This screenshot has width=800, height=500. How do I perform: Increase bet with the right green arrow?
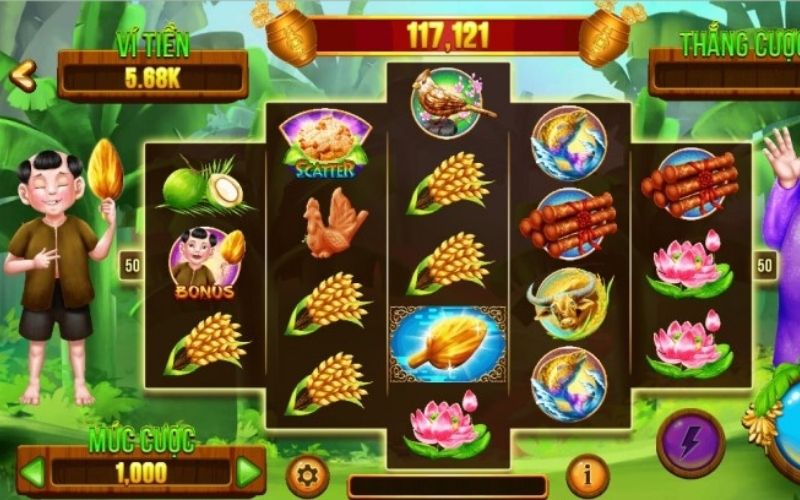(247, 472)
